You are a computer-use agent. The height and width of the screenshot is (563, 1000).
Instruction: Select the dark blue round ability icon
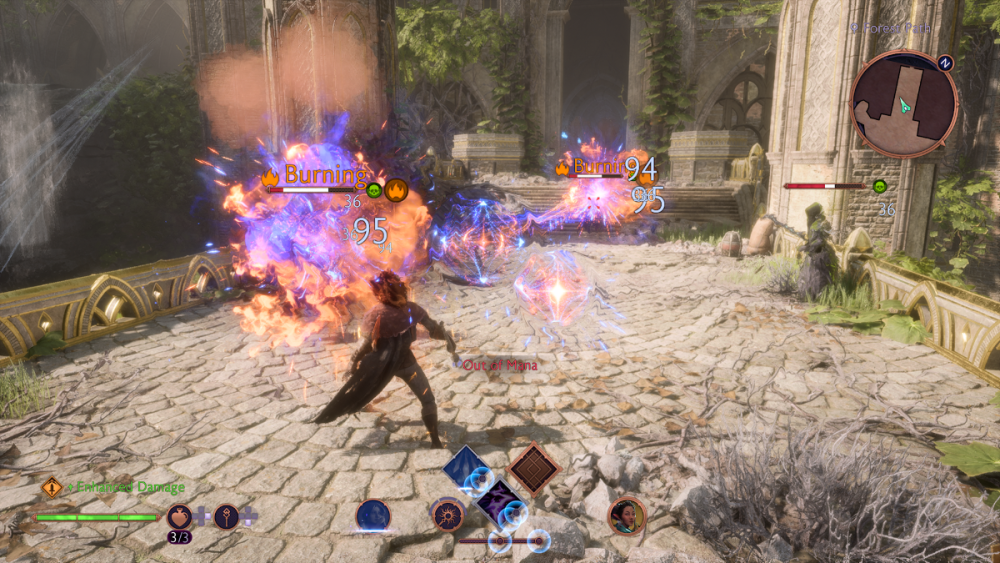coord(373,516)
